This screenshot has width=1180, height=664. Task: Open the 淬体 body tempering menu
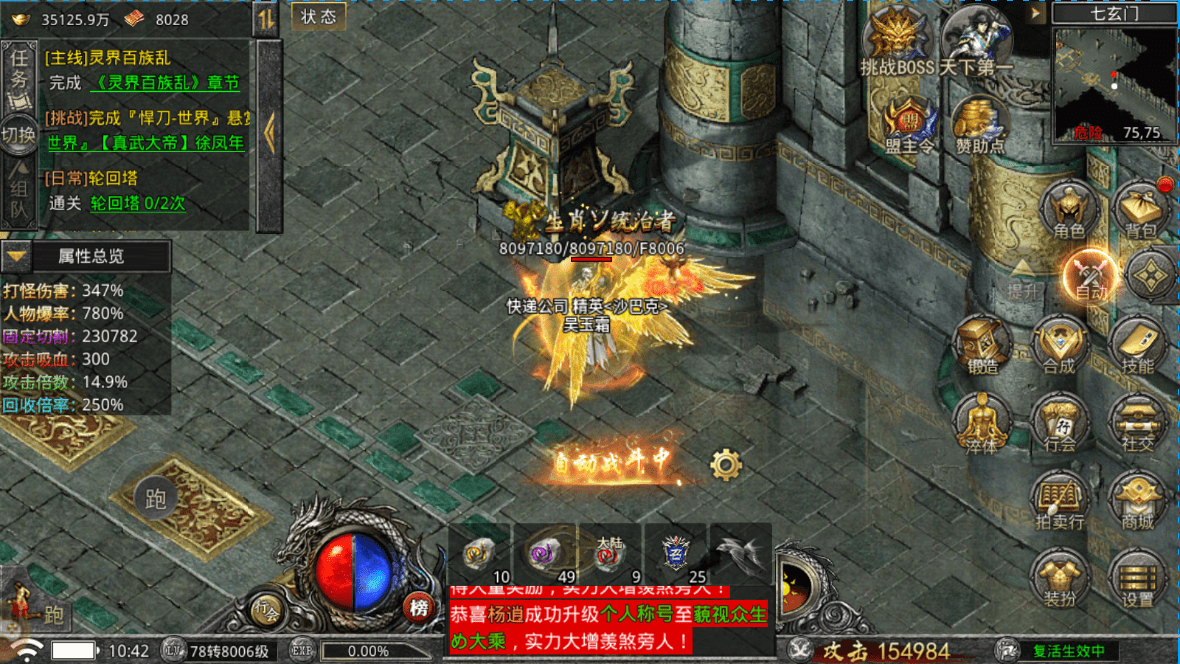click(x=982, y=421)
